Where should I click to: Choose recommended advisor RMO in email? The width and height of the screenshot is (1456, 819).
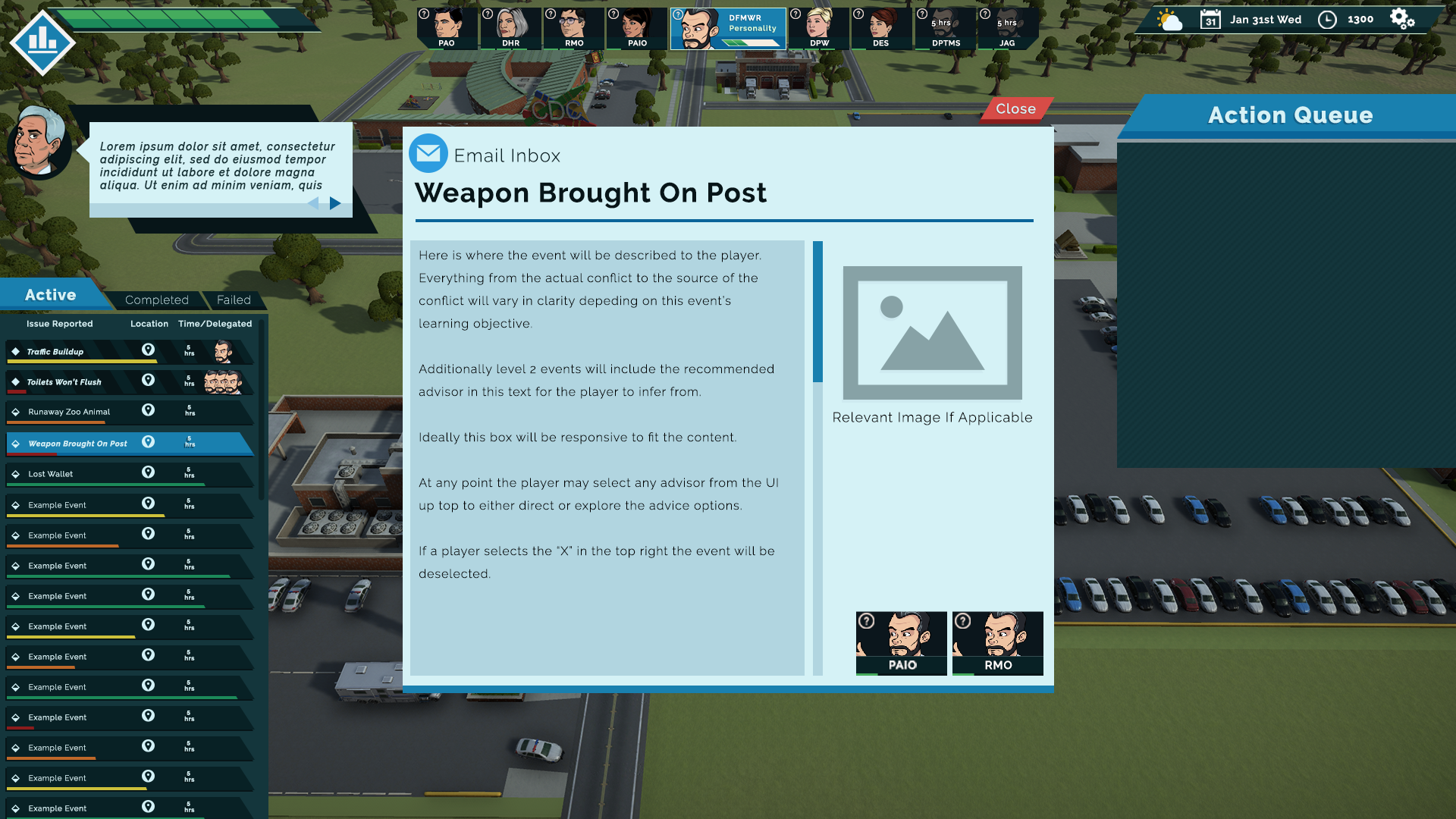[x=998, y=643]
